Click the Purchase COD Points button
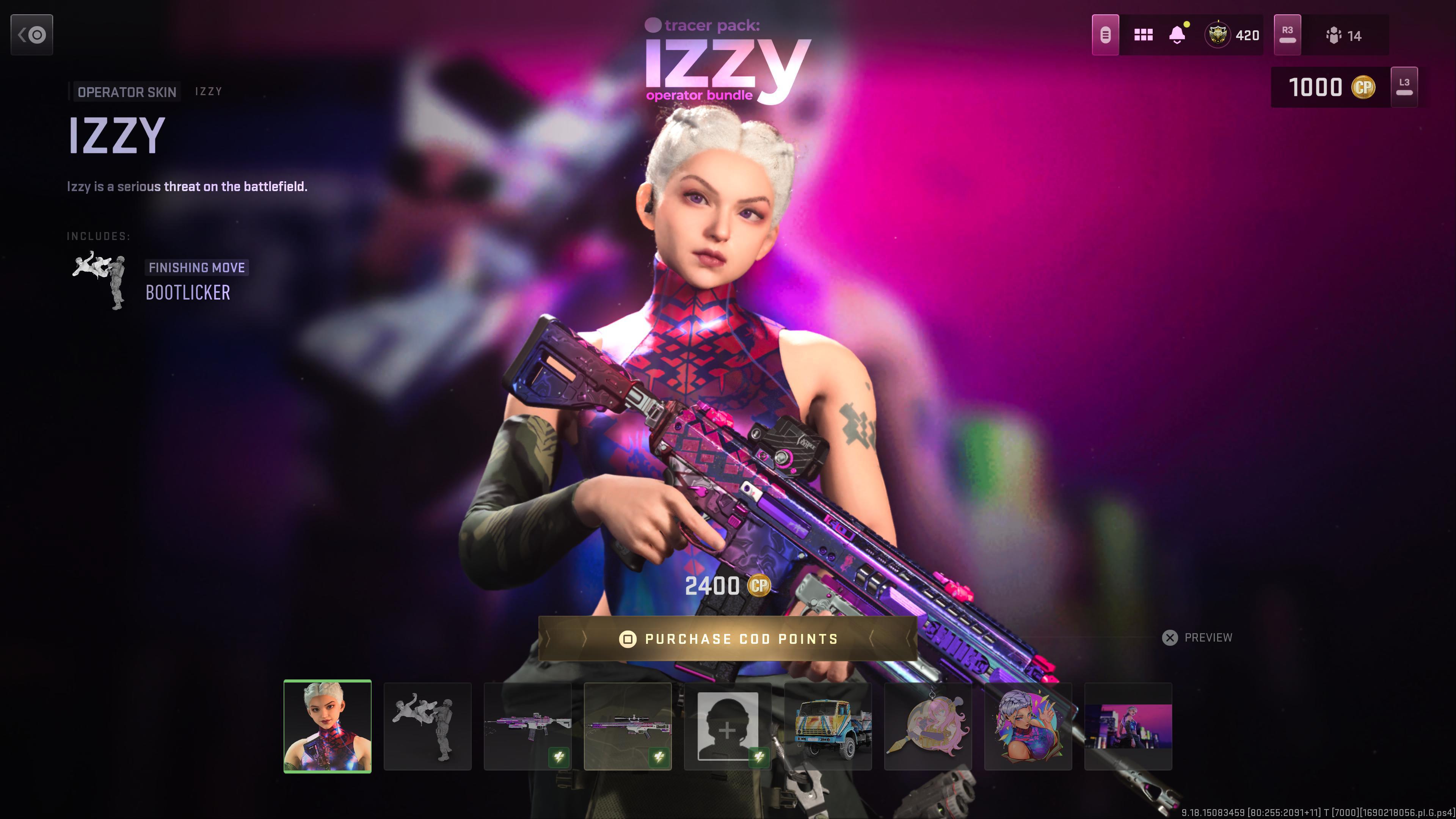The width and height of the screenshot is (1456, 819). 728,639
